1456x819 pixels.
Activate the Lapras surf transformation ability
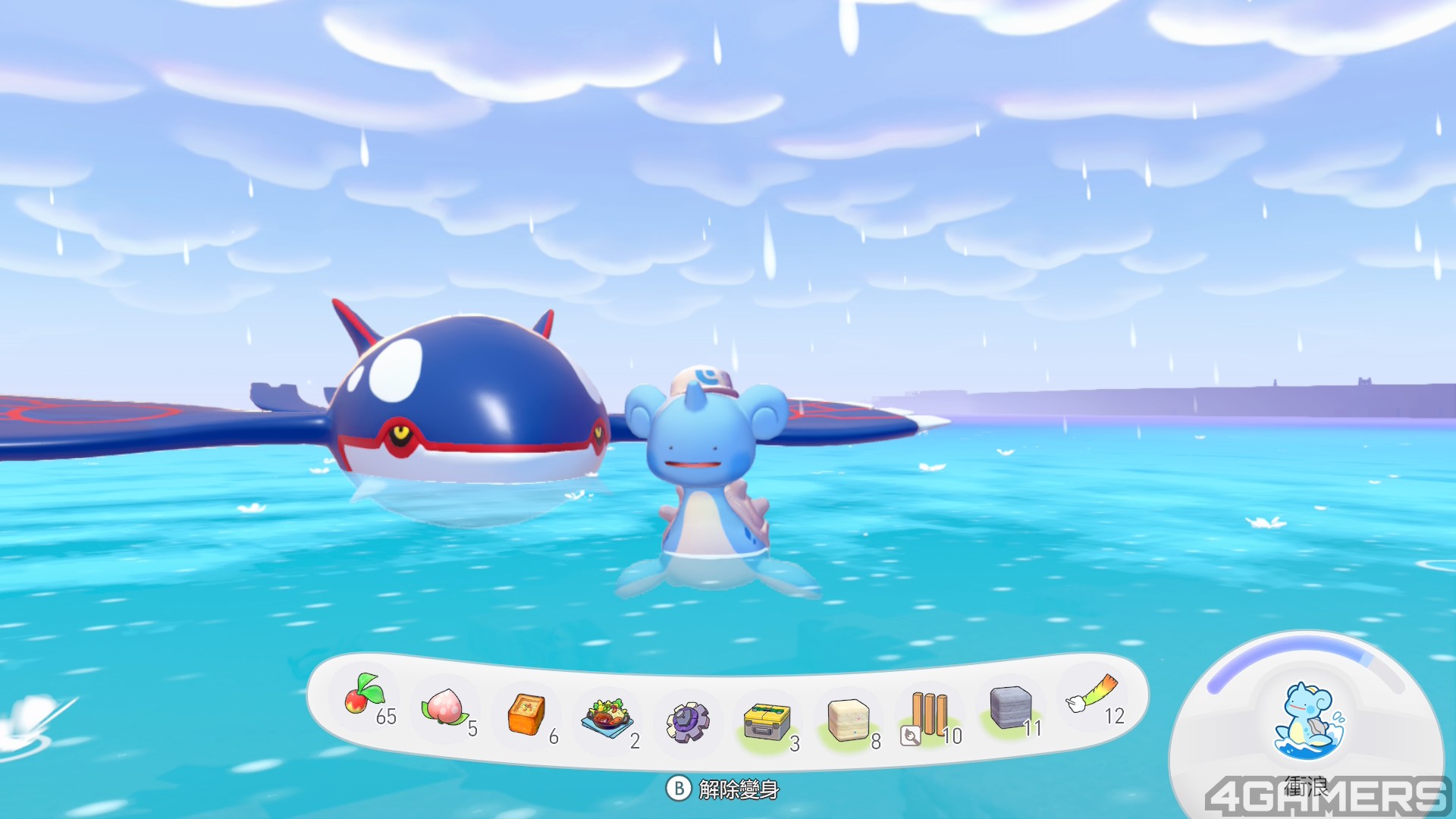click(1308, 721)
